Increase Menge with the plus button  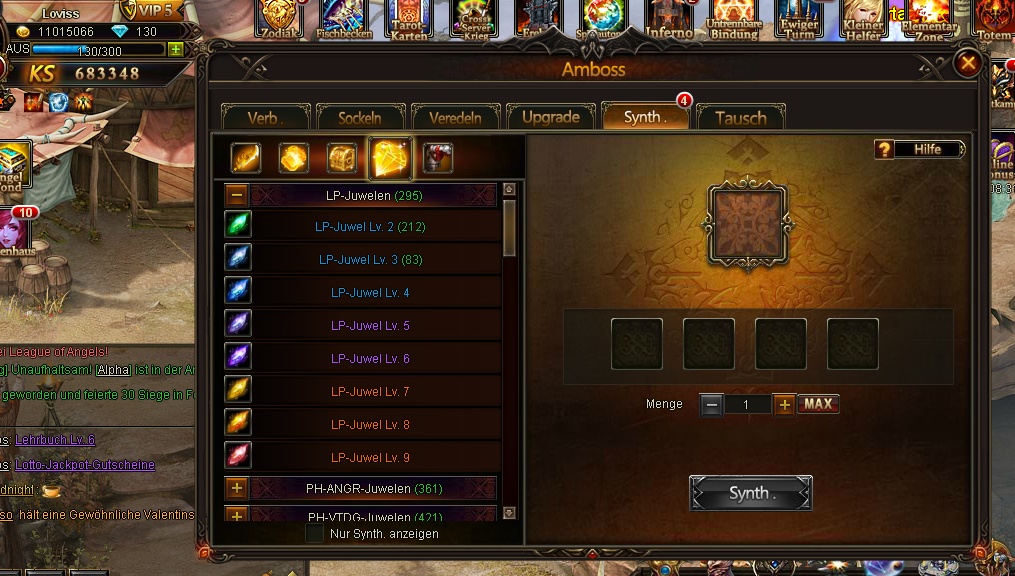point(785,405)
